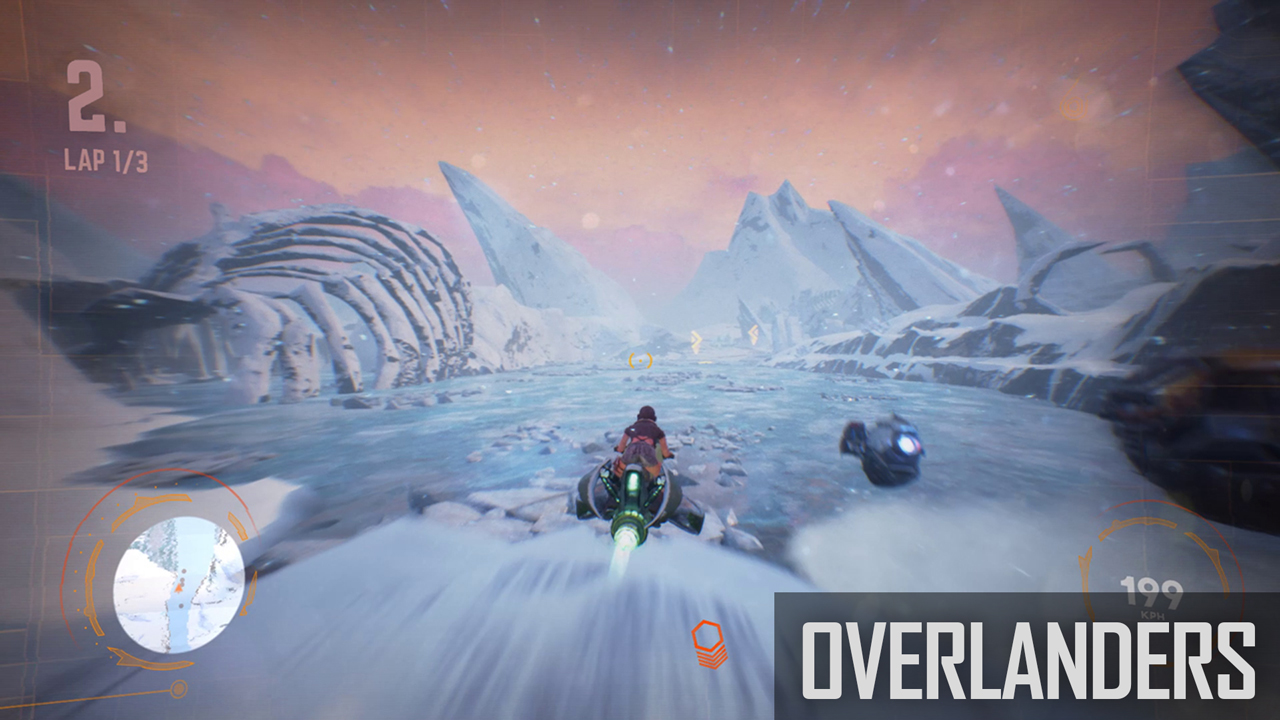Select the hexagon power-up icon
This screenshot has height=720, width=1280.
(x=709, y=633)
